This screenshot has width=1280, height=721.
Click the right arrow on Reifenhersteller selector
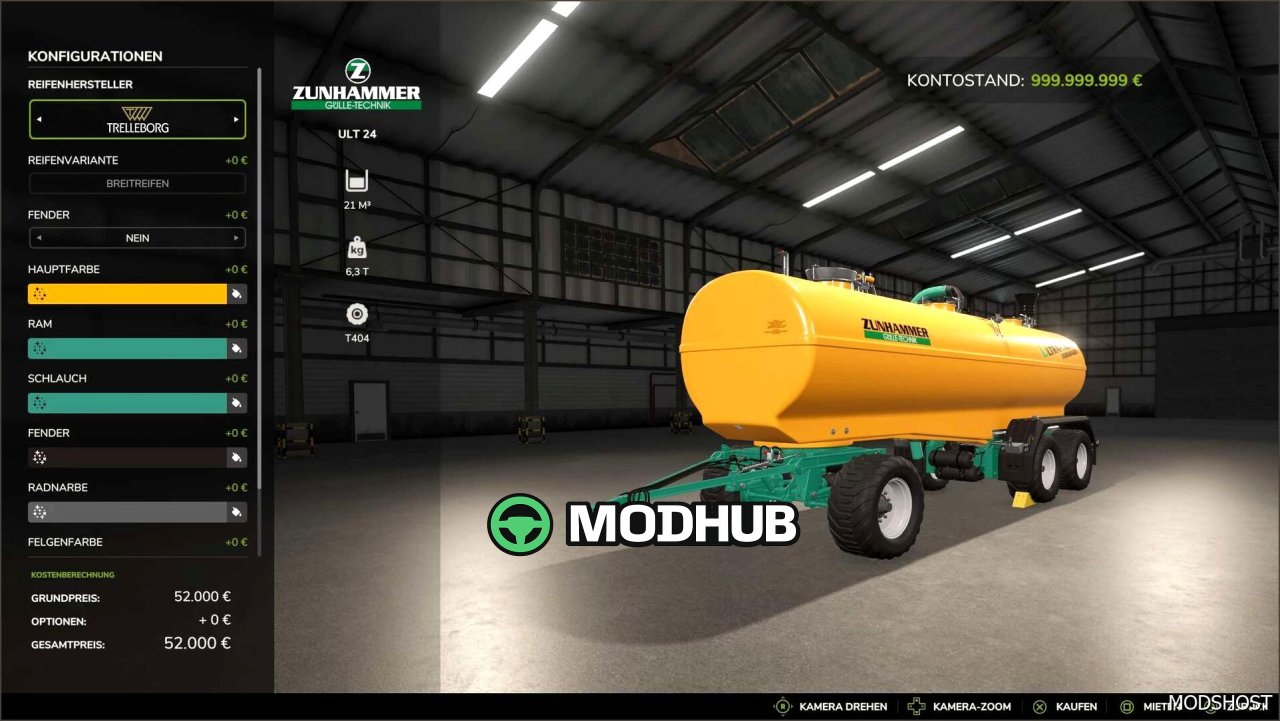coord(238,119)
